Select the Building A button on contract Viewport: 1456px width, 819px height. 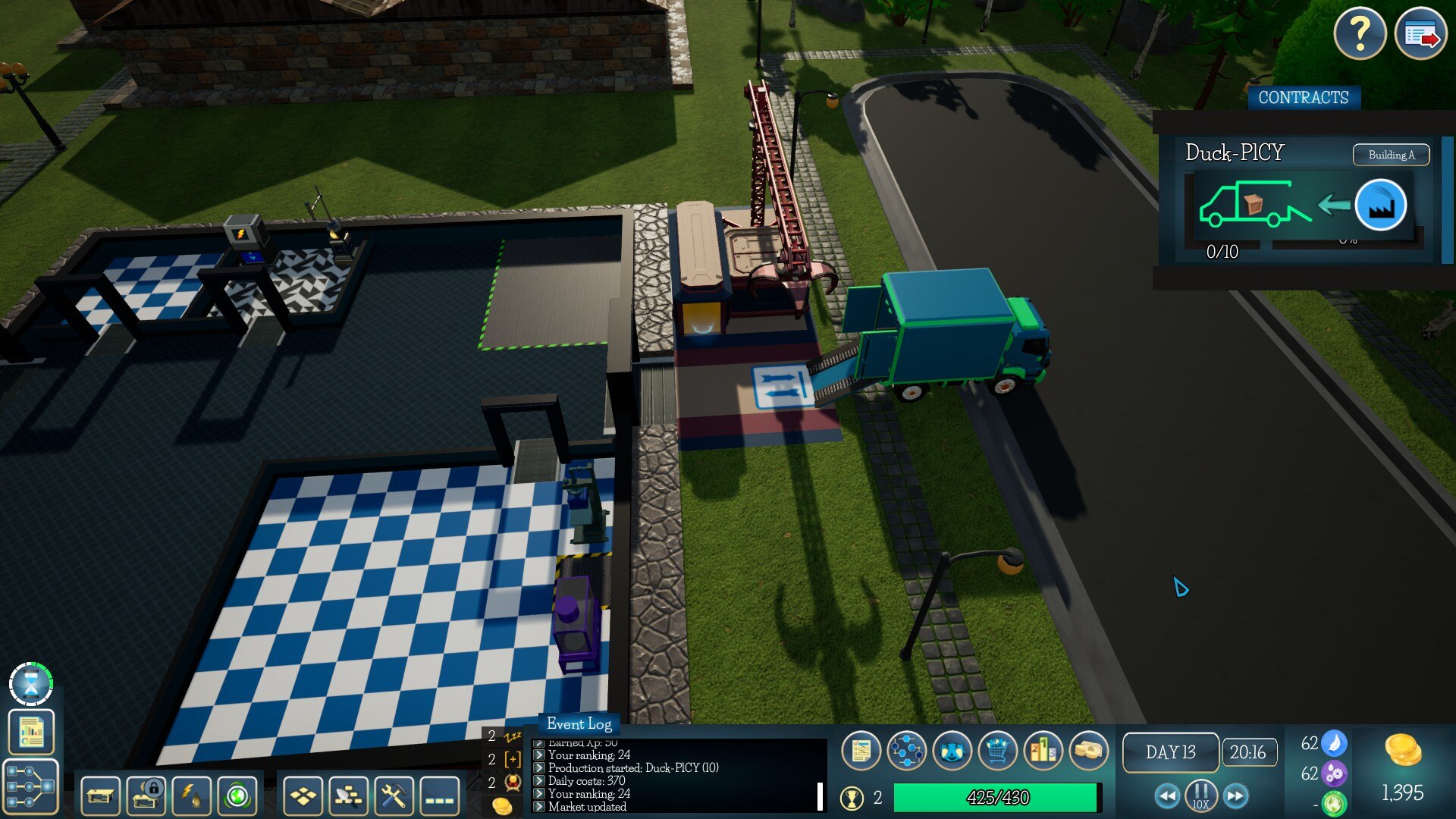point(1391,155)
